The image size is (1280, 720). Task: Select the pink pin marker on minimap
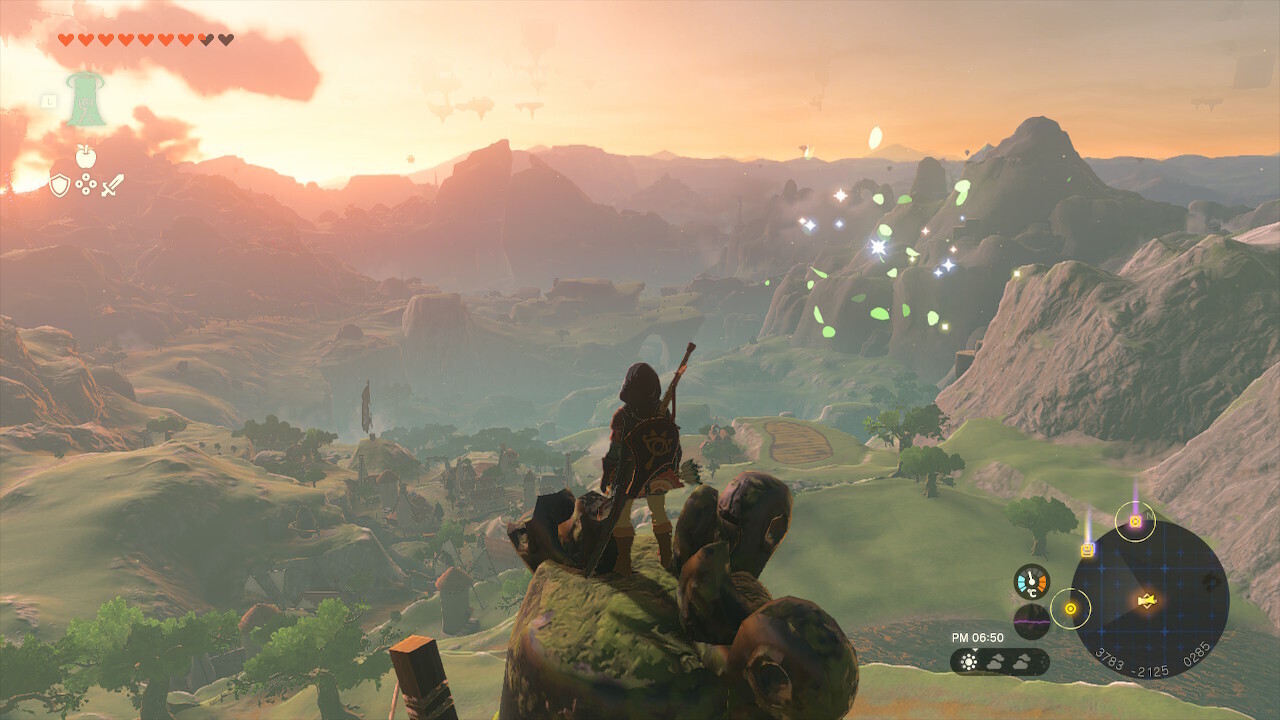pos(1135,521)
